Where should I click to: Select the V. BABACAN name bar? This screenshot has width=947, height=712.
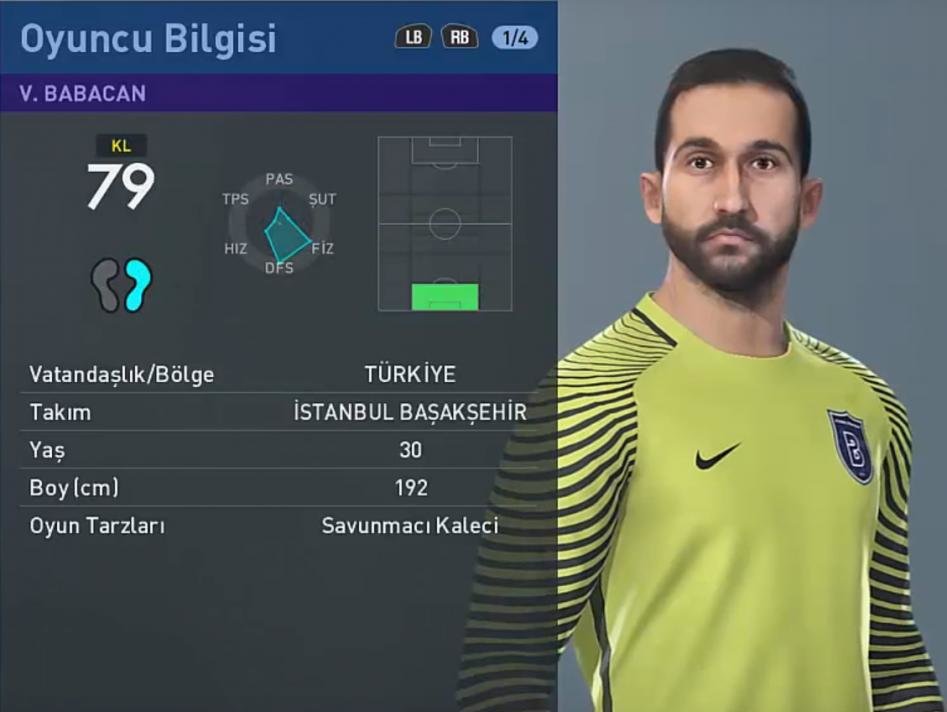click(278, 93)
